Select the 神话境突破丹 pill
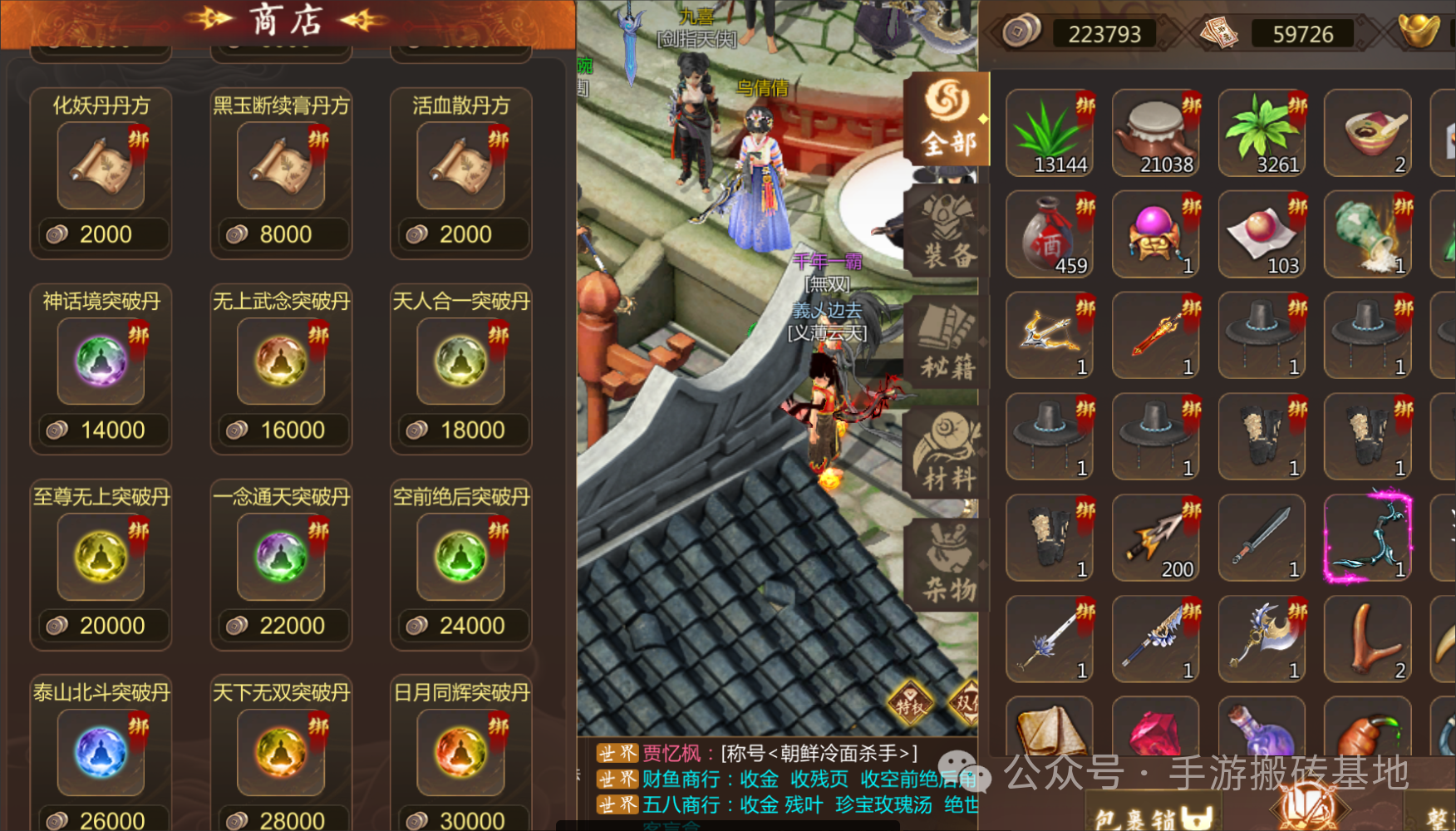 101,361
